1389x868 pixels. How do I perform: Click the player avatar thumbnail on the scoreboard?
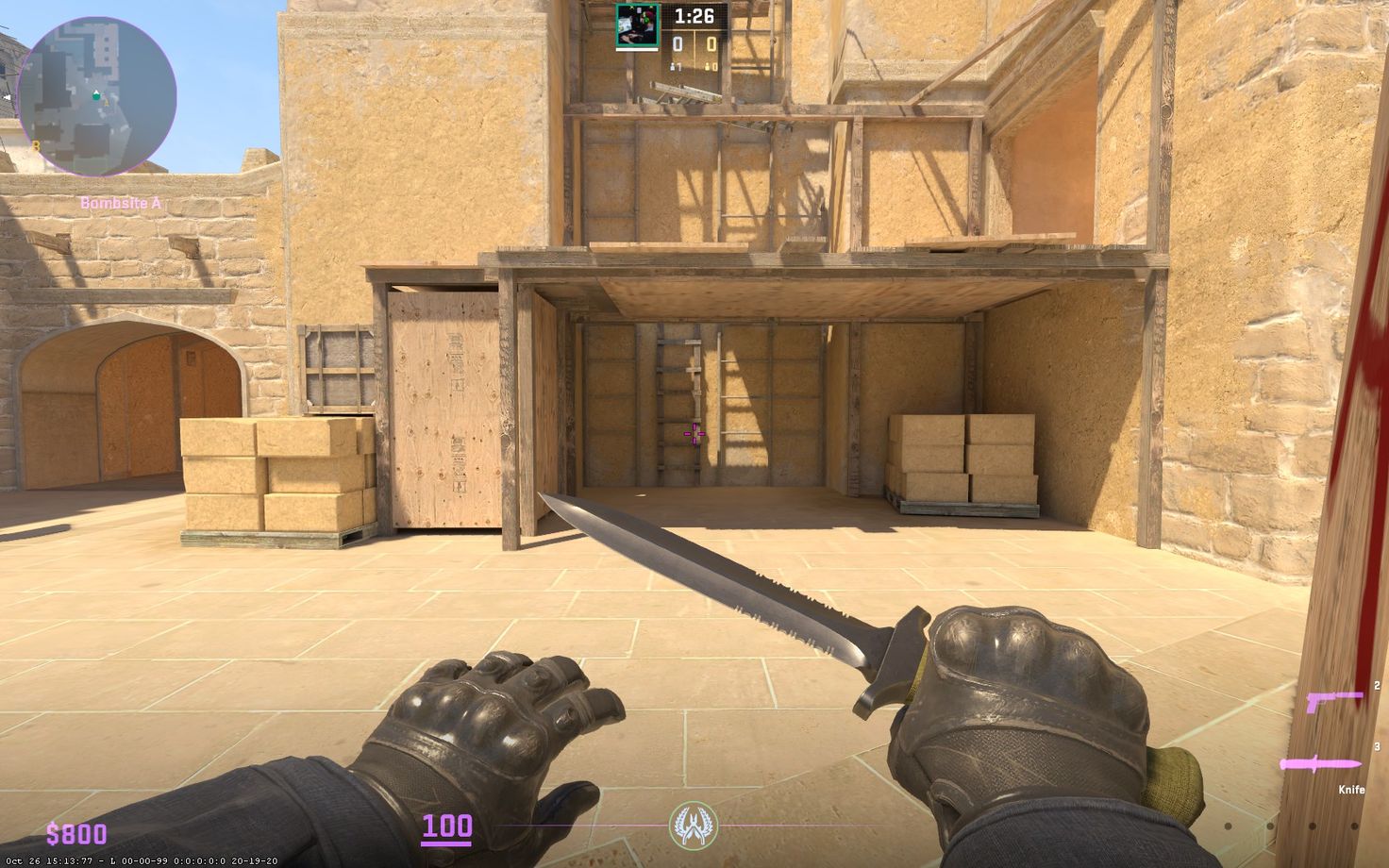[x=637, y=25]
